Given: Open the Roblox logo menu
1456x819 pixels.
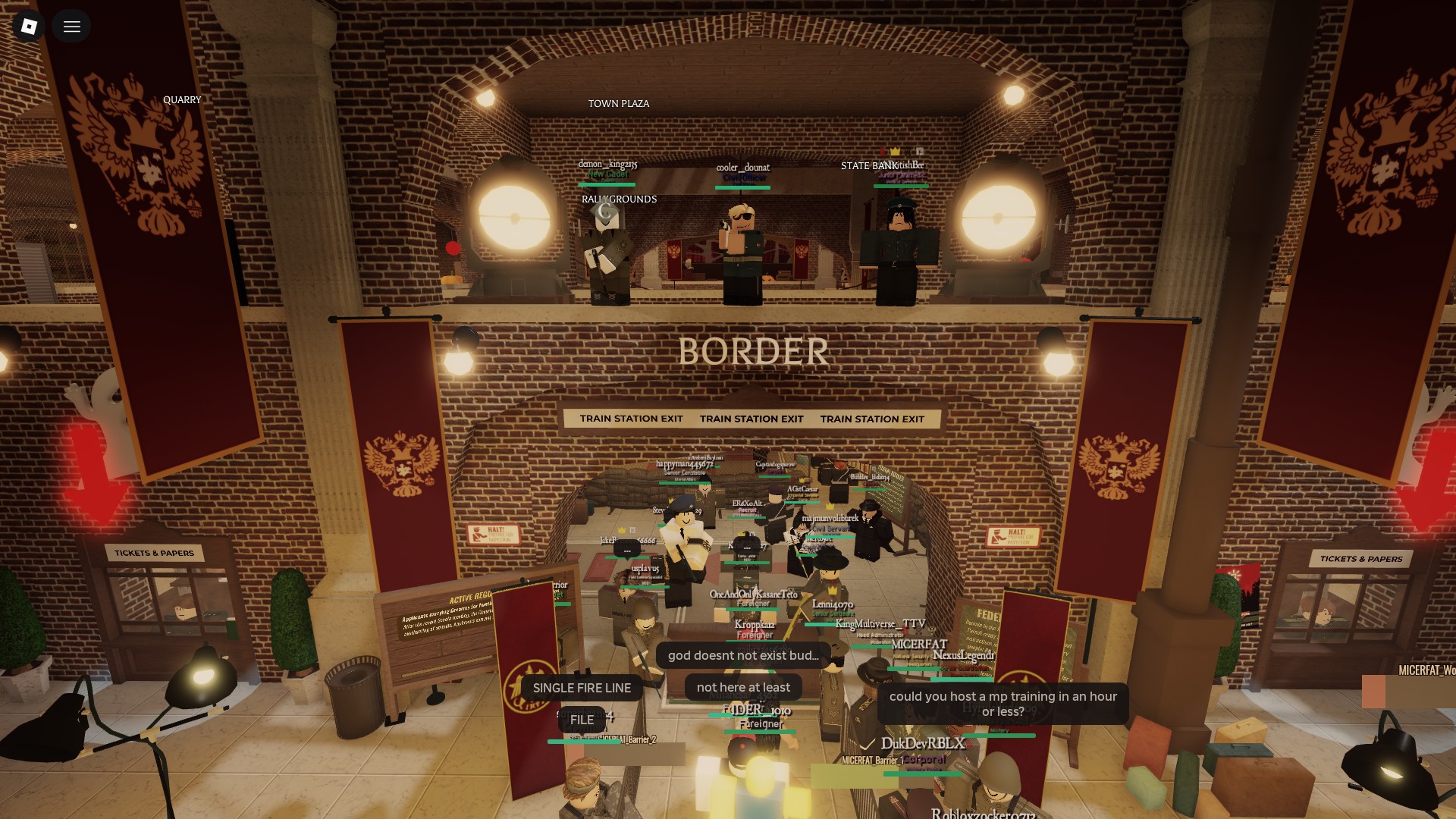Looking at the screenshot, I should tap(29, 27).
